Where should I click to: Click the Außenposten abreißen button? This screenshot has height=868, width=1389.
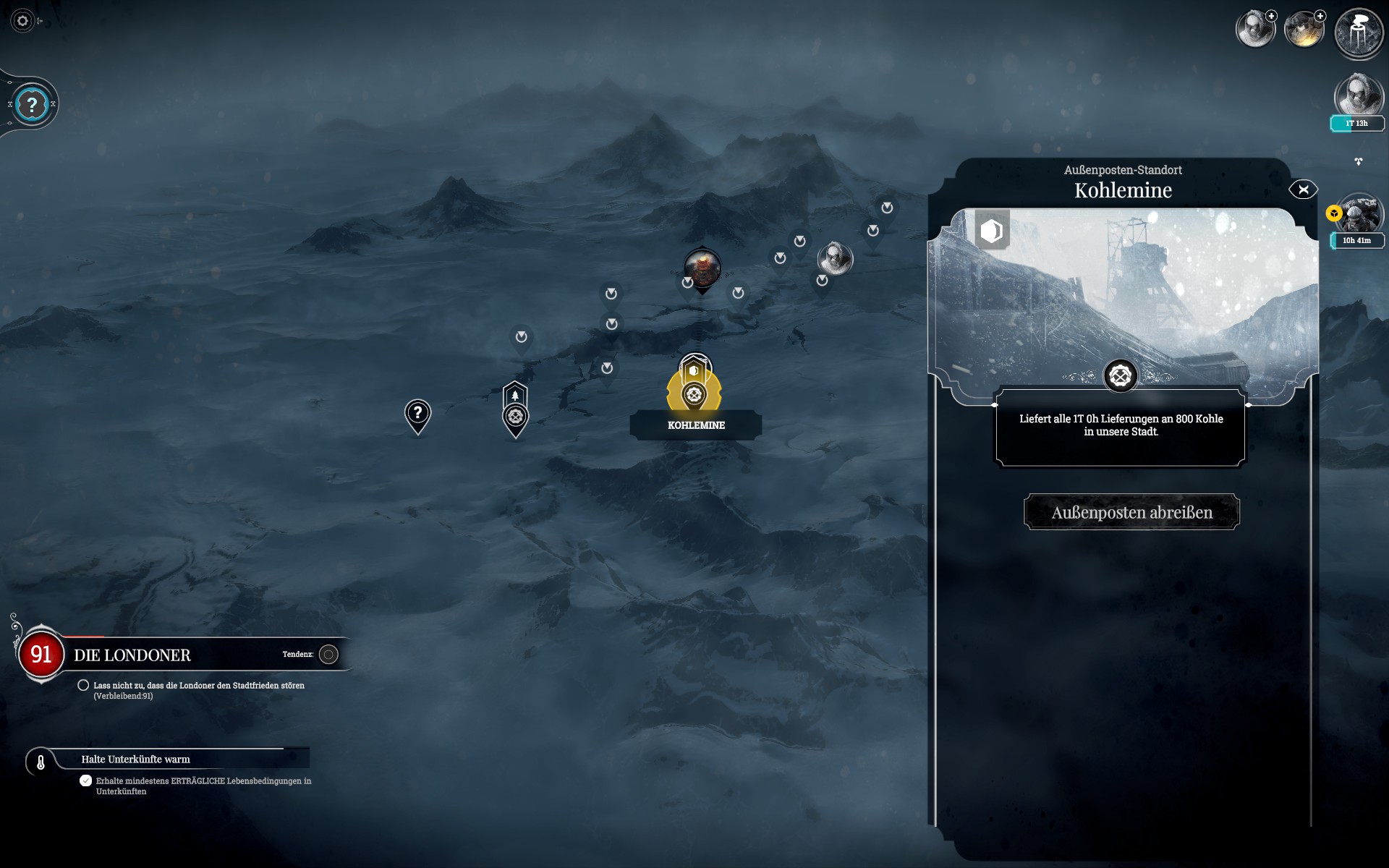pyautogui.click(x=1131, y=512)
